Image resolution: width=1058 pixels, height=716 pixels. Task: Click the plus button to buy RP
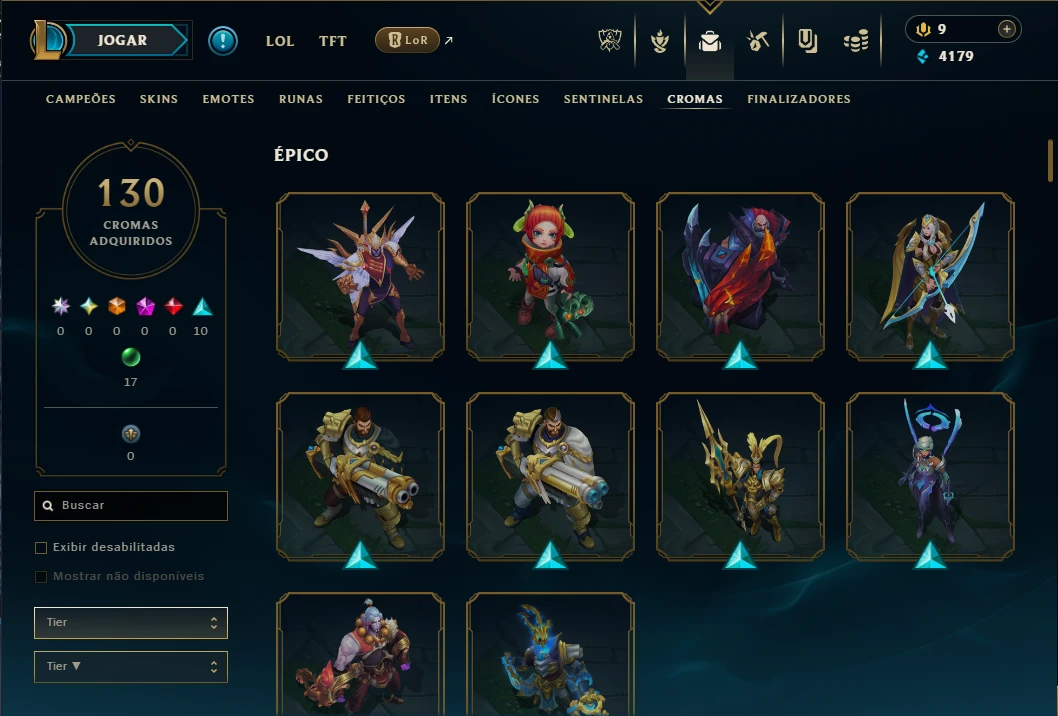click(1006, 29)
